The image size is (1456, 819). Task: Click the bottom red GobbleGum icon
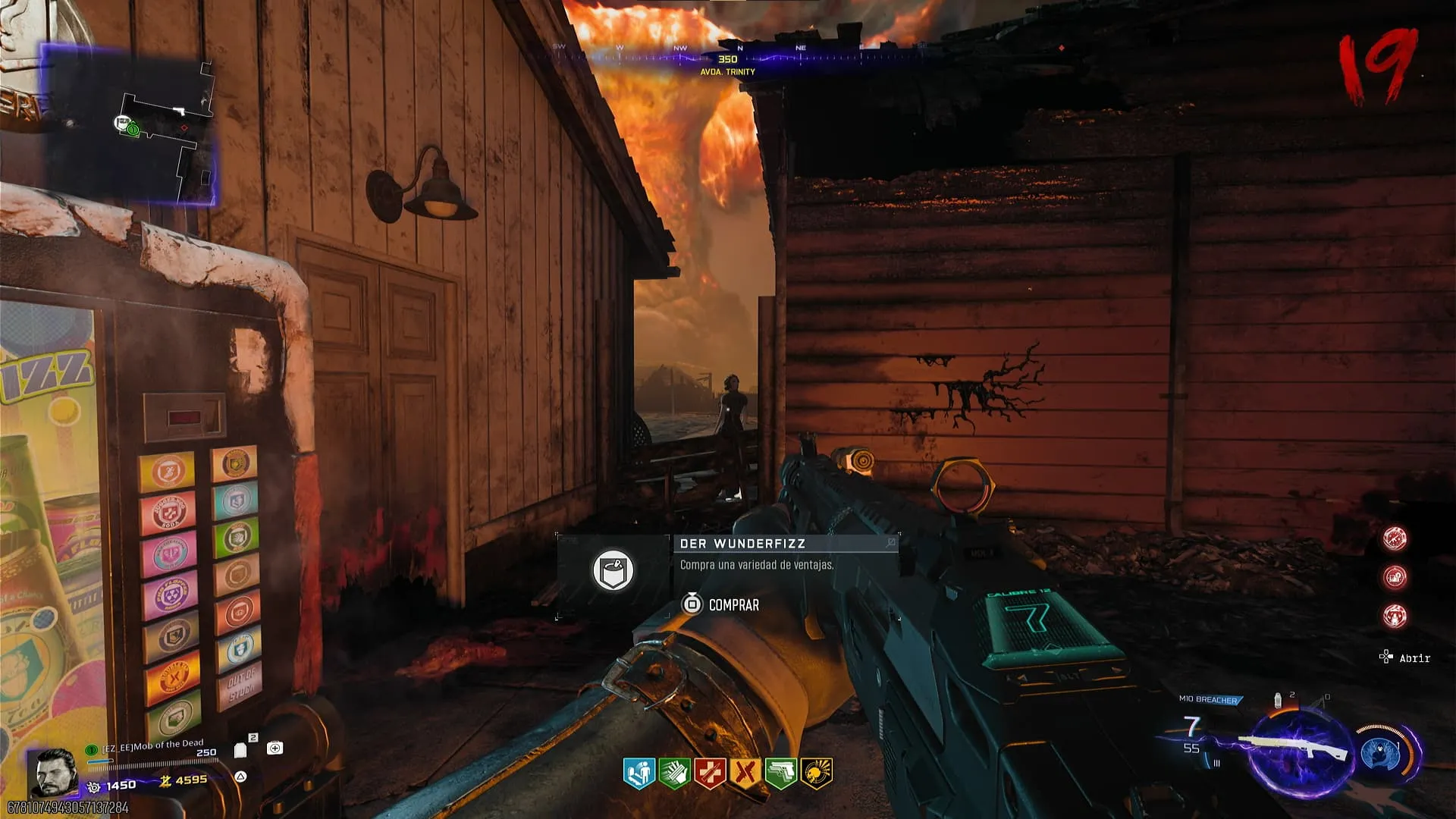coord(1395,616)
